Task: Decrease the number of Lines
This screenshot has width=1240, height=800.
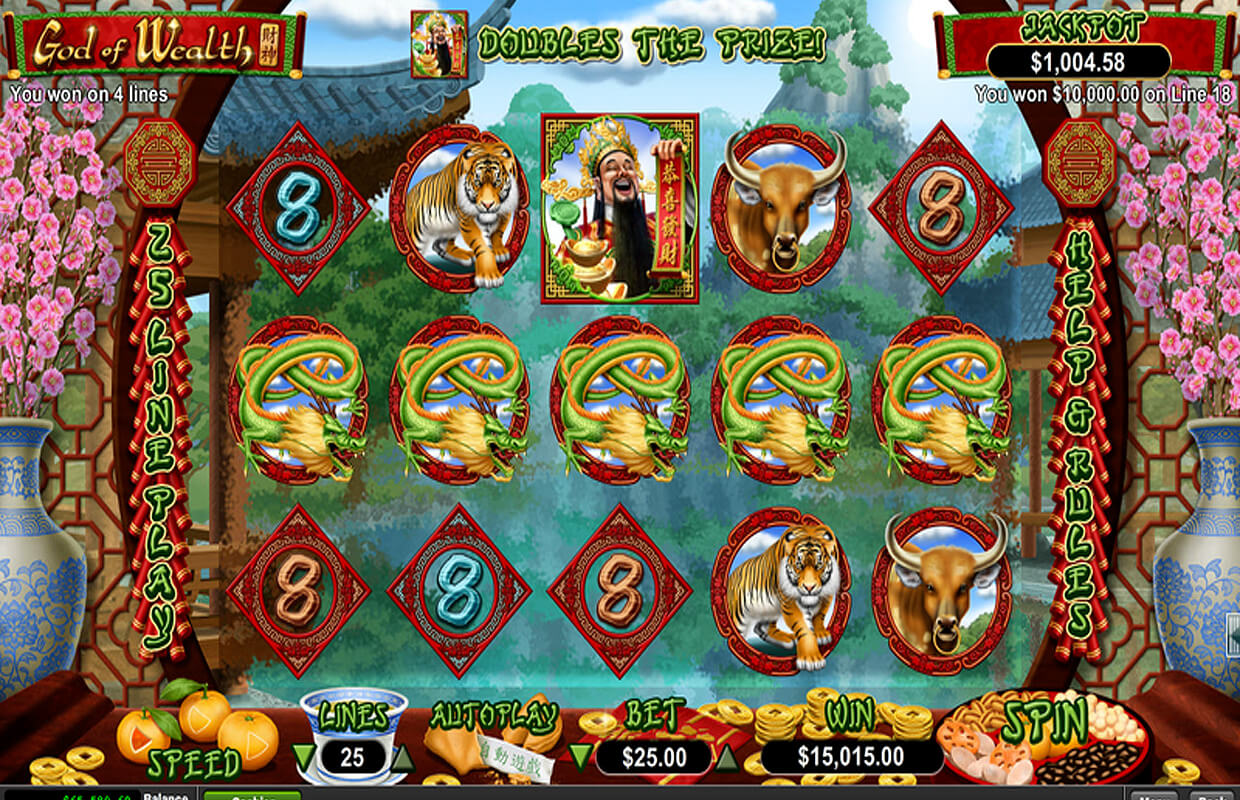Action: click(x=303, y=755)
